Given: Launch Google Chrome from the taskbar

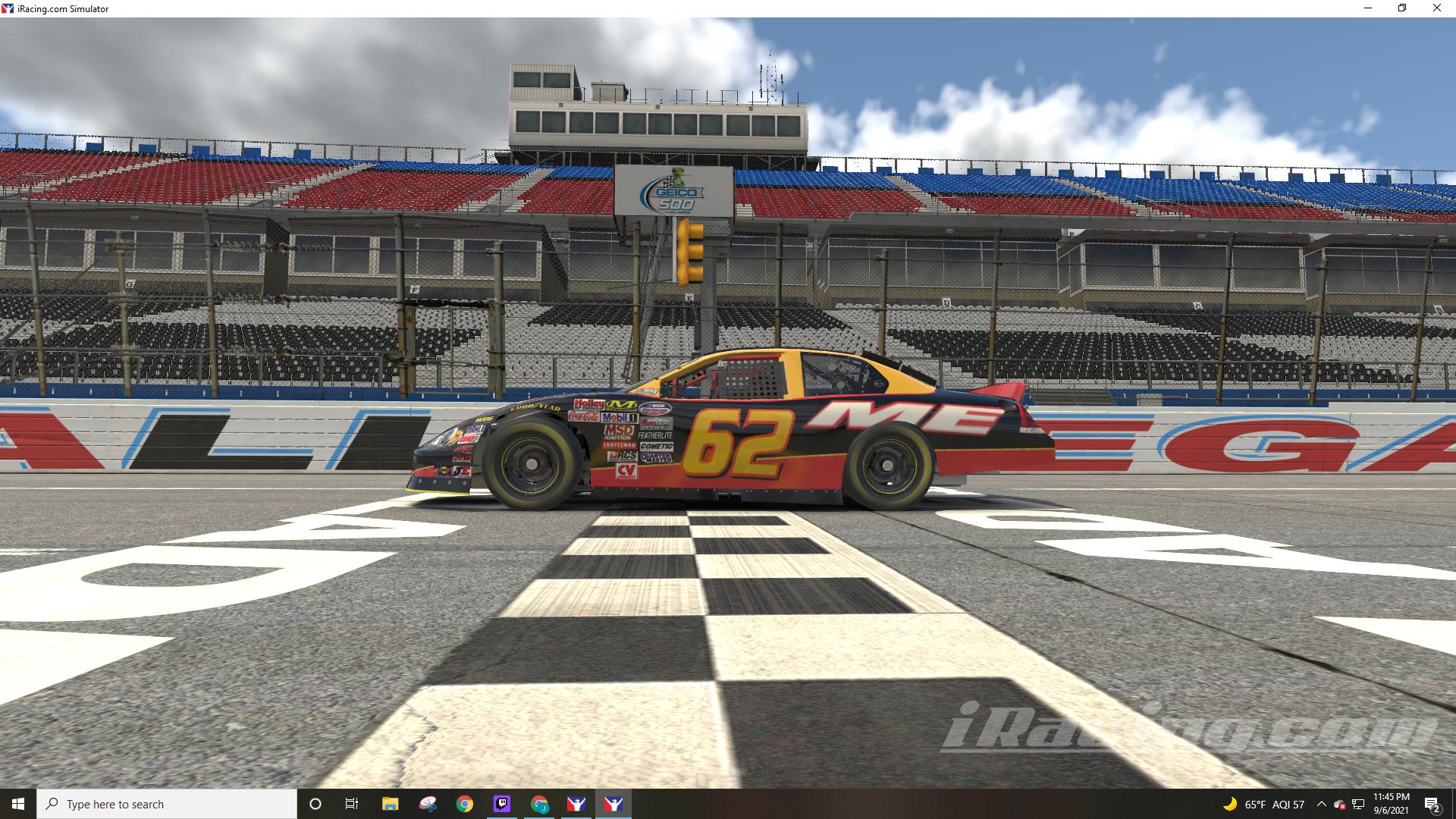Looking at the screenshot, I should coord(463,804).
